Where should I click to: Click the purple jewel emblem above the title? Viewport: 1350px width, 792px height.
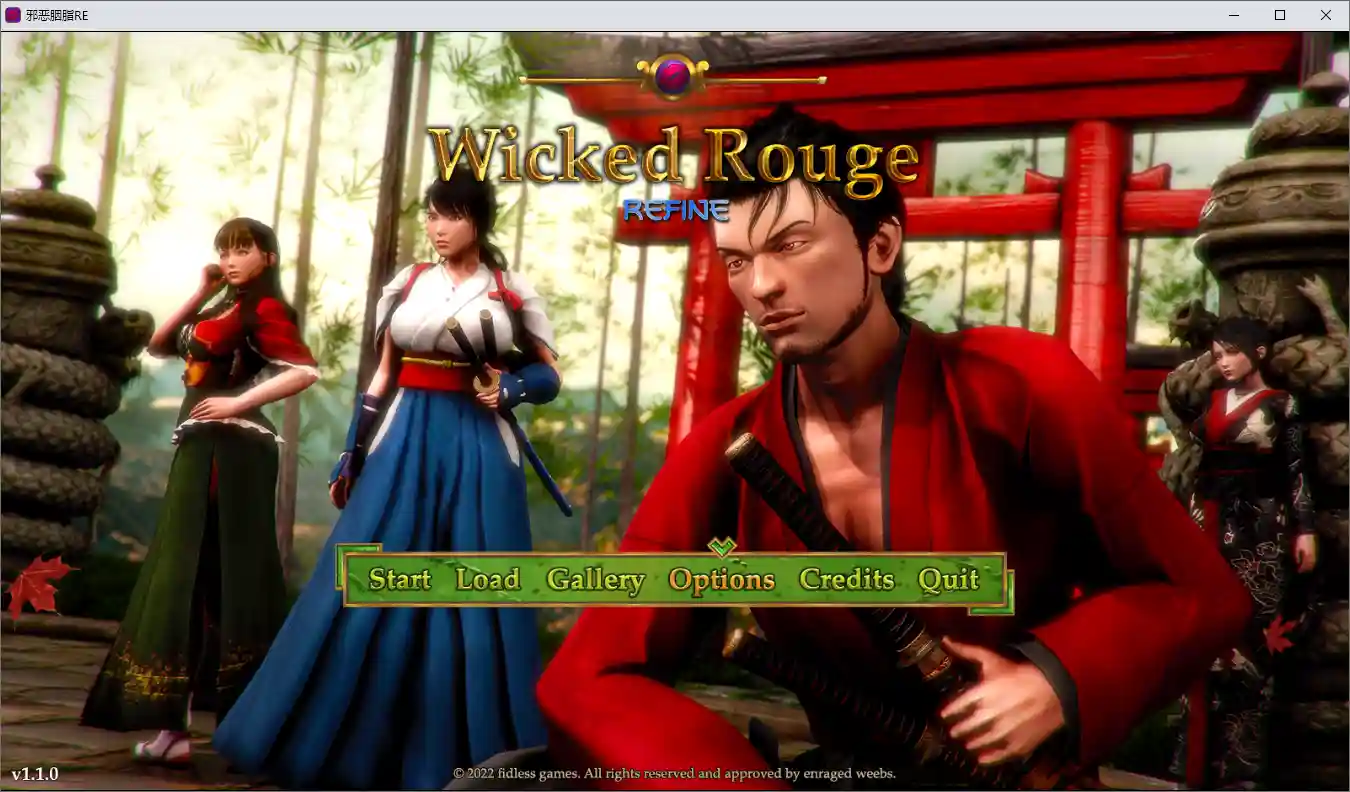pyautogui.click(x=674, y=72)
